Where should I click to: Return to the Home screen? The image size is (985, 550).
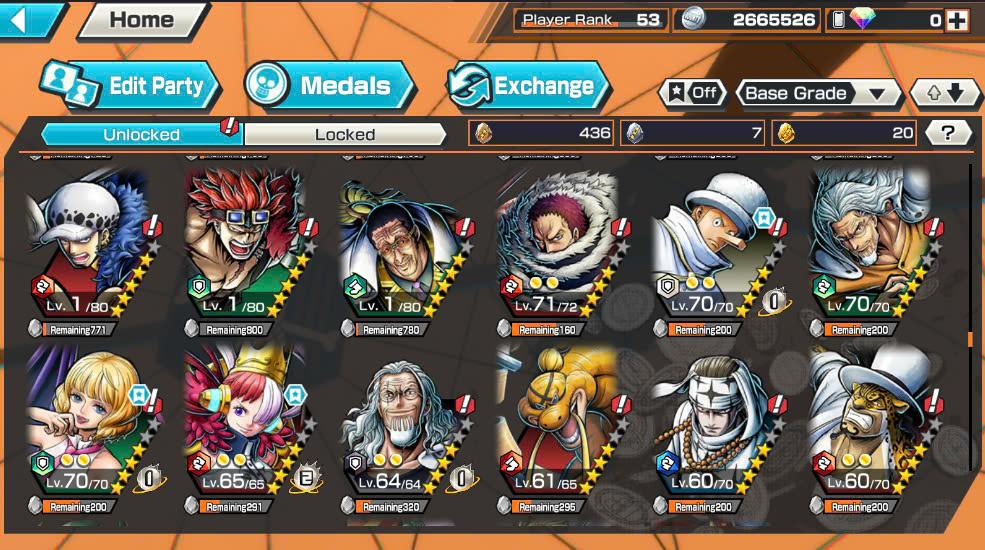tap(142, 20)
